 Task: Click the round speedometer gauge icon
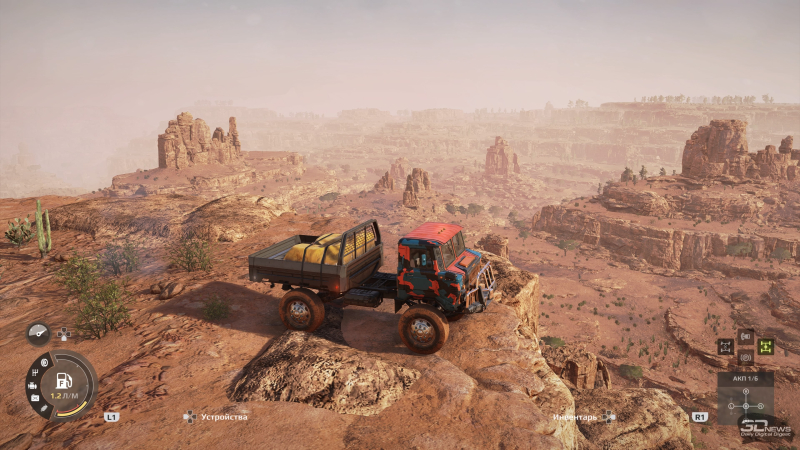pos(38,333)
